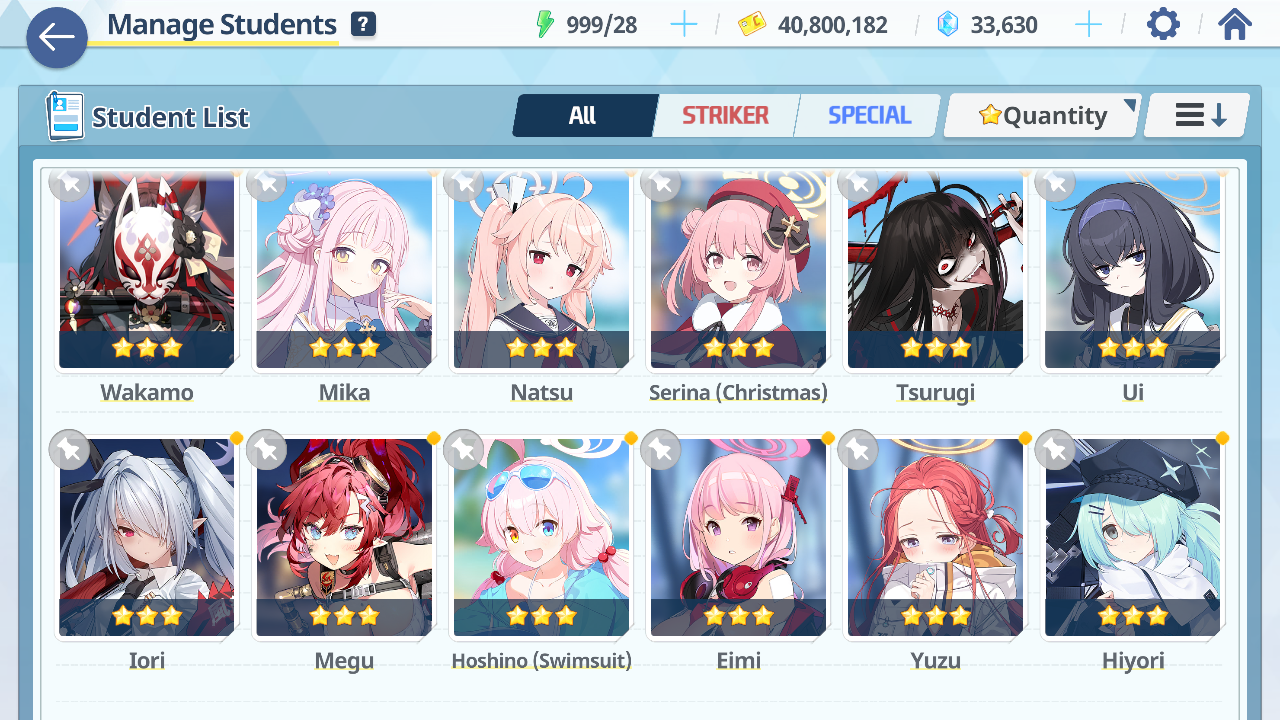Return to the home lobby
The height and width of the screenshot is (720, 1280).
pos(1235,24)
